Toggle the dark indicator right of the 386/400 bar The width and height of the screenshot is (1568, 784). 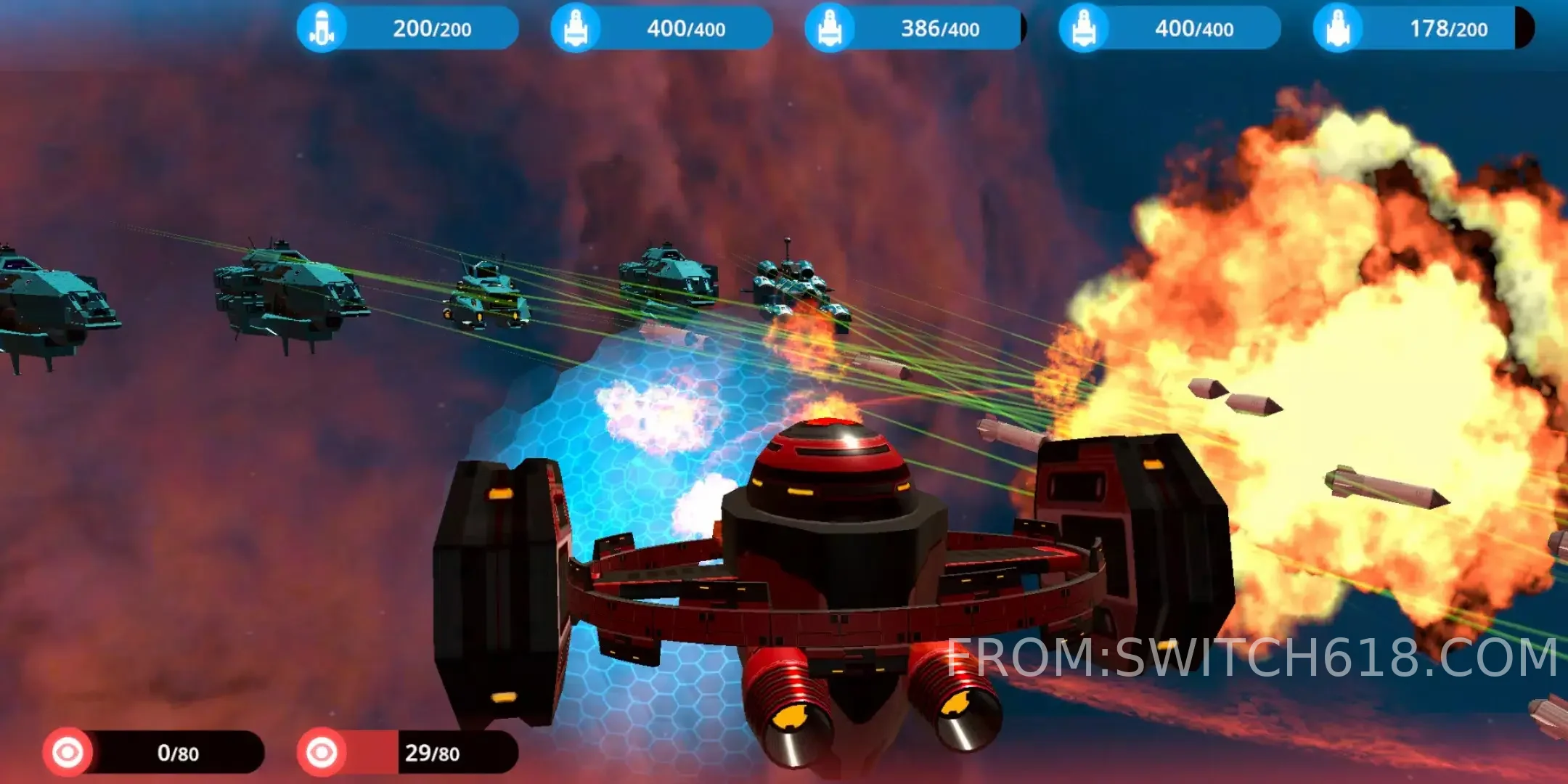1025,29
